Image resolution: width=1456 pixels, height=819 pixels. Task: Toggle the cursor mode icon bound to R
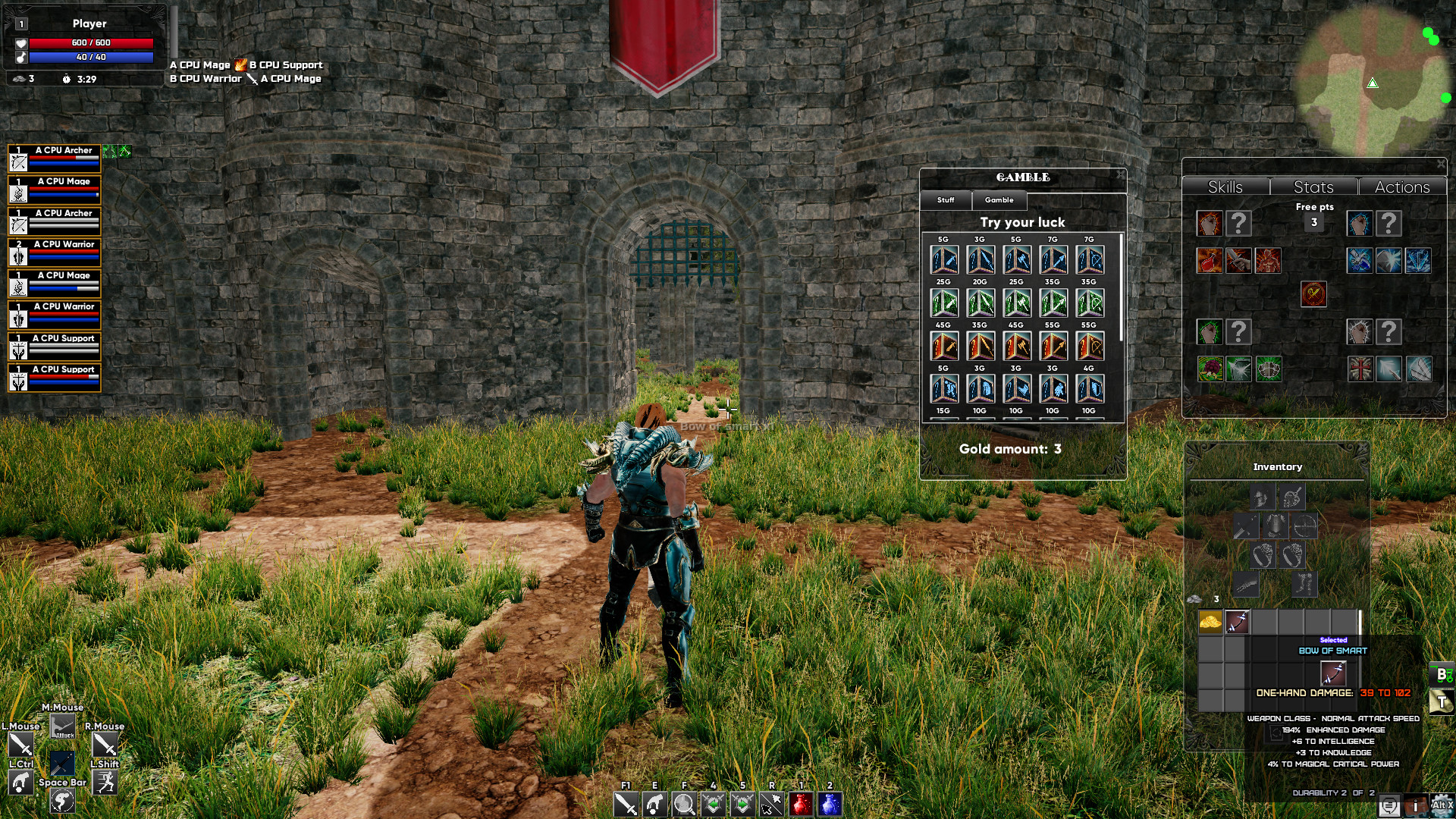click(x=772, y=805)
